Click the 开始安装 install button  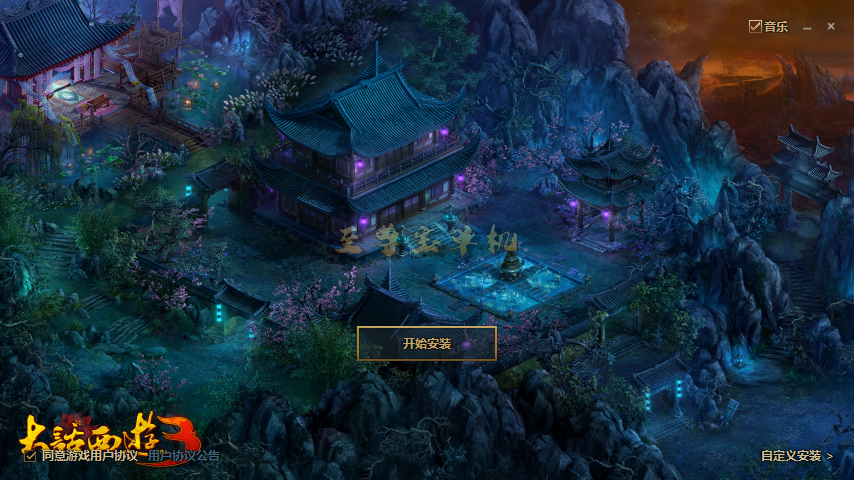click(x=427, y=343)
